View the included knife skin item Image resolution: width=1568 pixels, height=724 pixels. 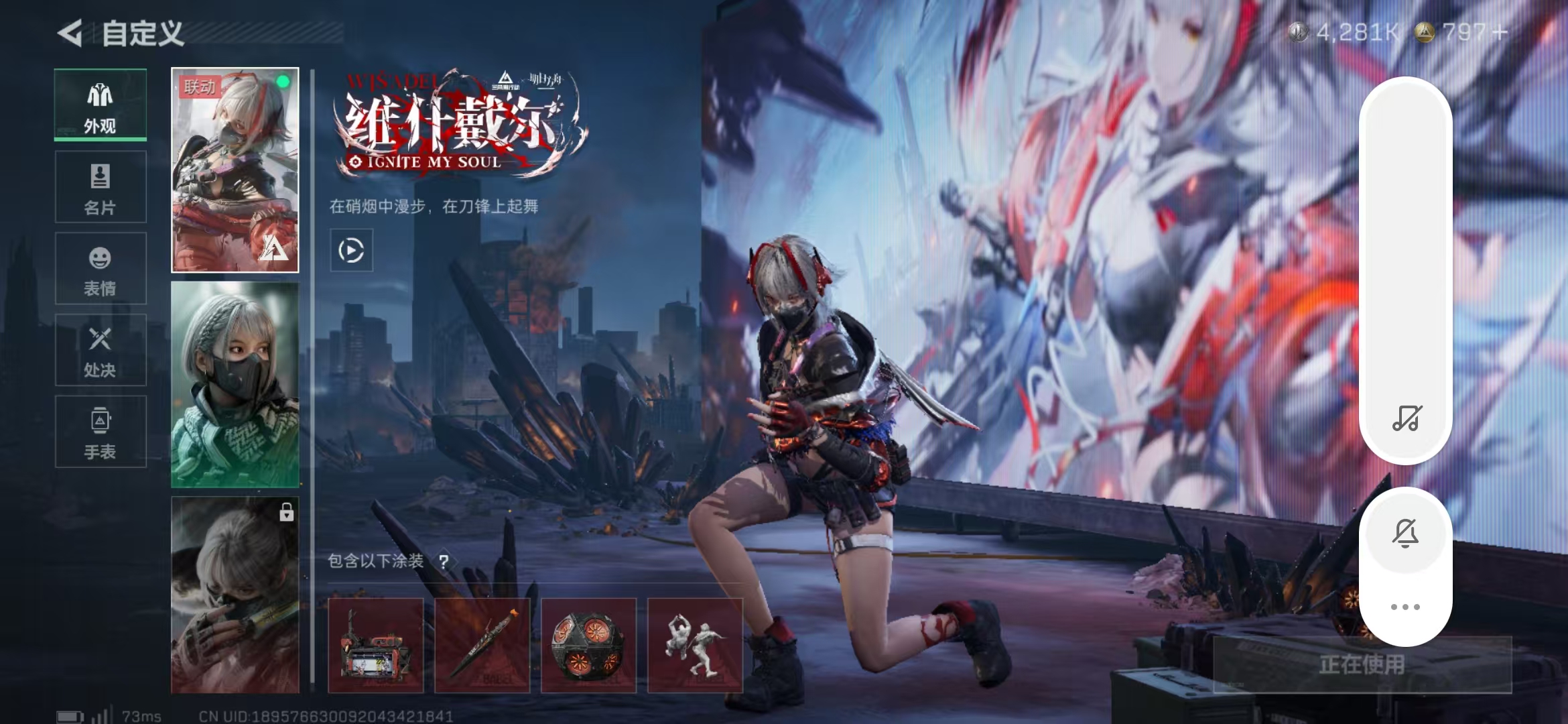point(482,645)
